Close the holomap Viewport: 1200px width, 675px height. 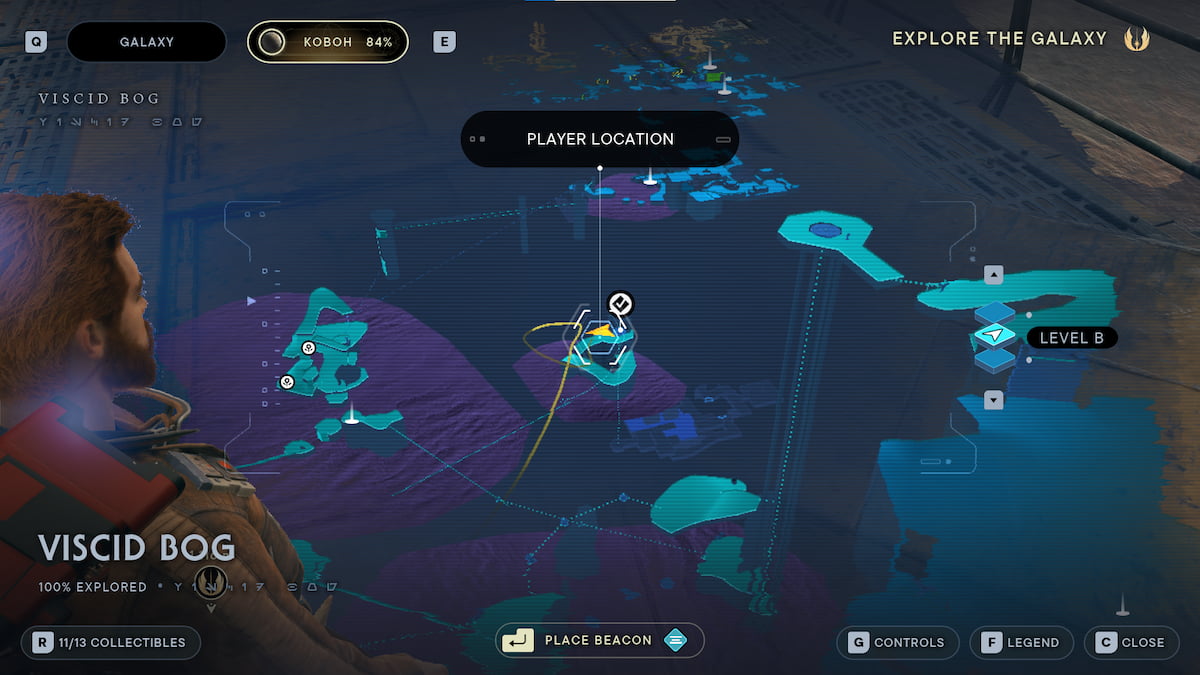coord(1130,642)
